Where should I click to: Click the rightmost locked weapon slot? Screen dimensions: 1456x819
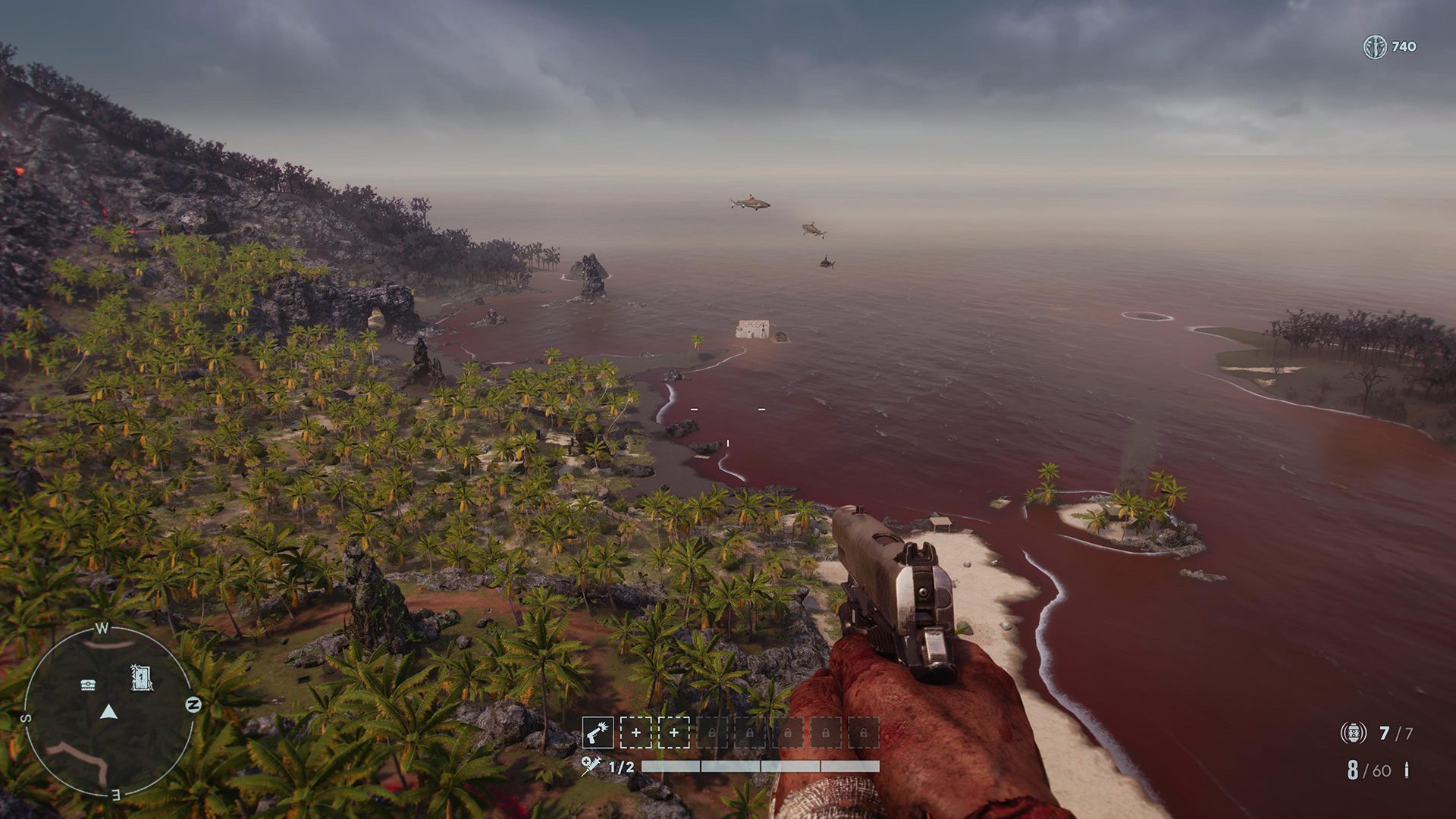[x=865, y=733]
